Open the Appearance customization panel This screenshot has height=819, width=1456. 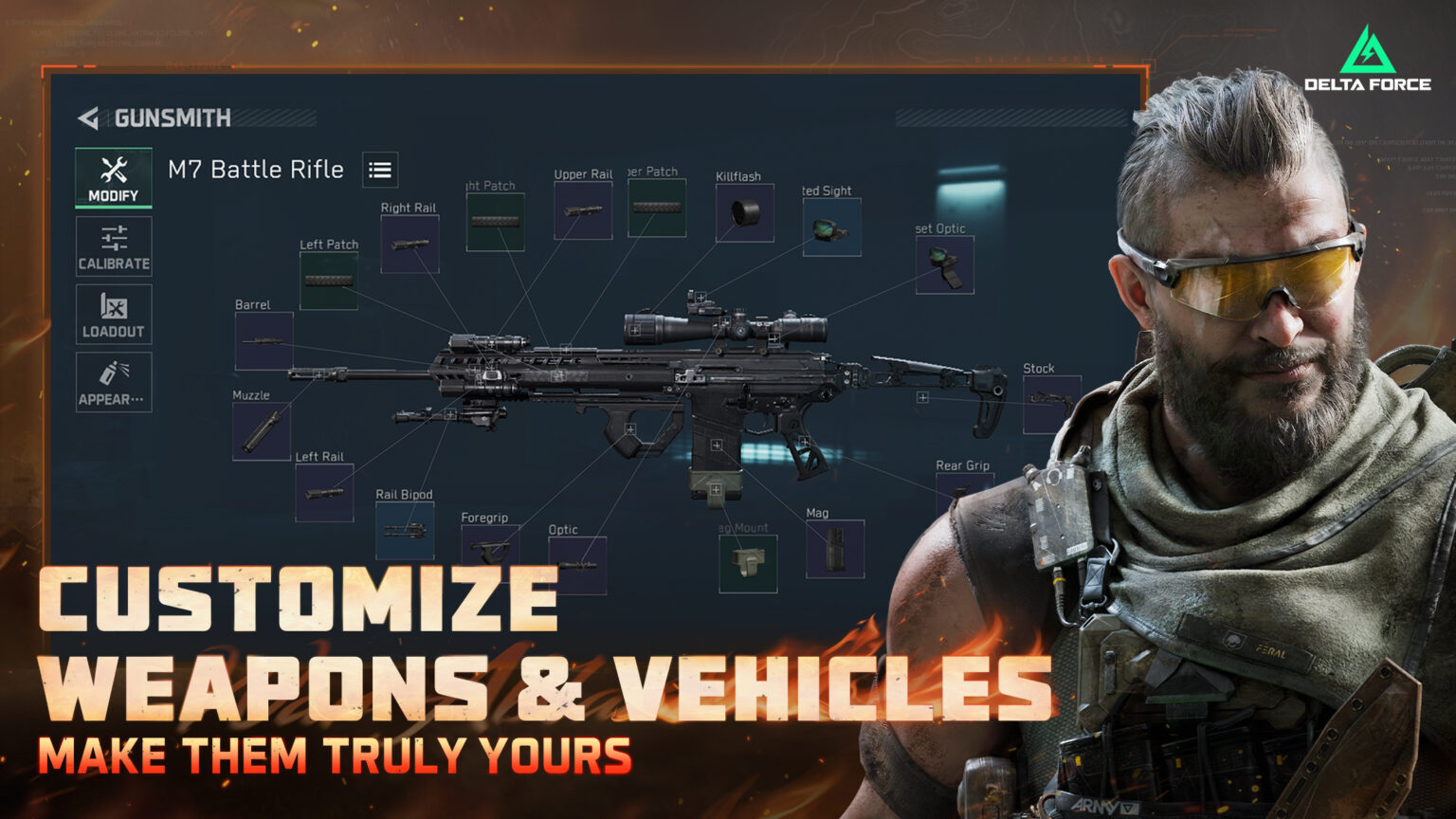[x=113, y=380]
